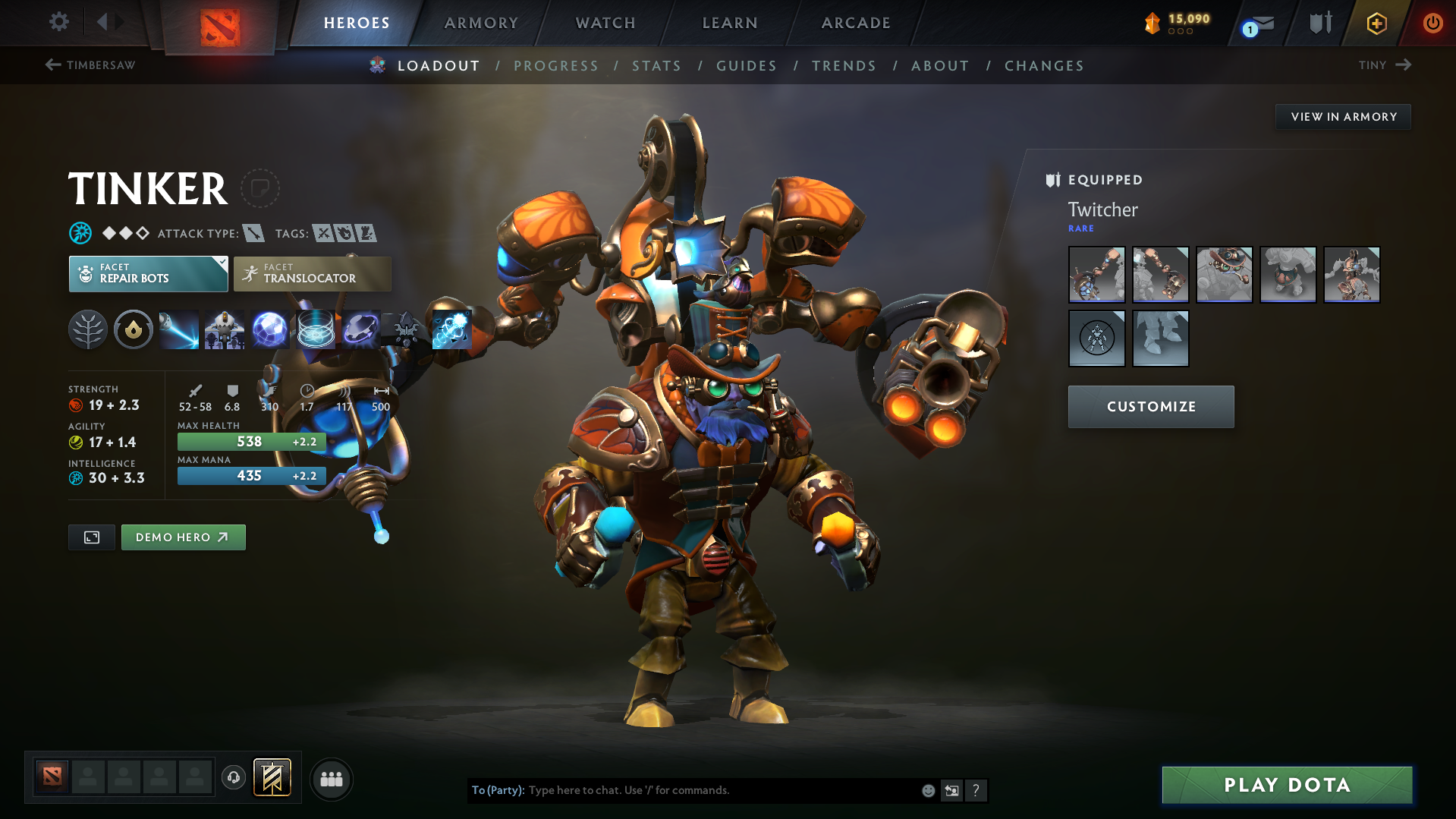Select the first Twitcher gauntlets thumbnail
The height and width of the screenshot is (819, 1456).
pos(1096,274)
